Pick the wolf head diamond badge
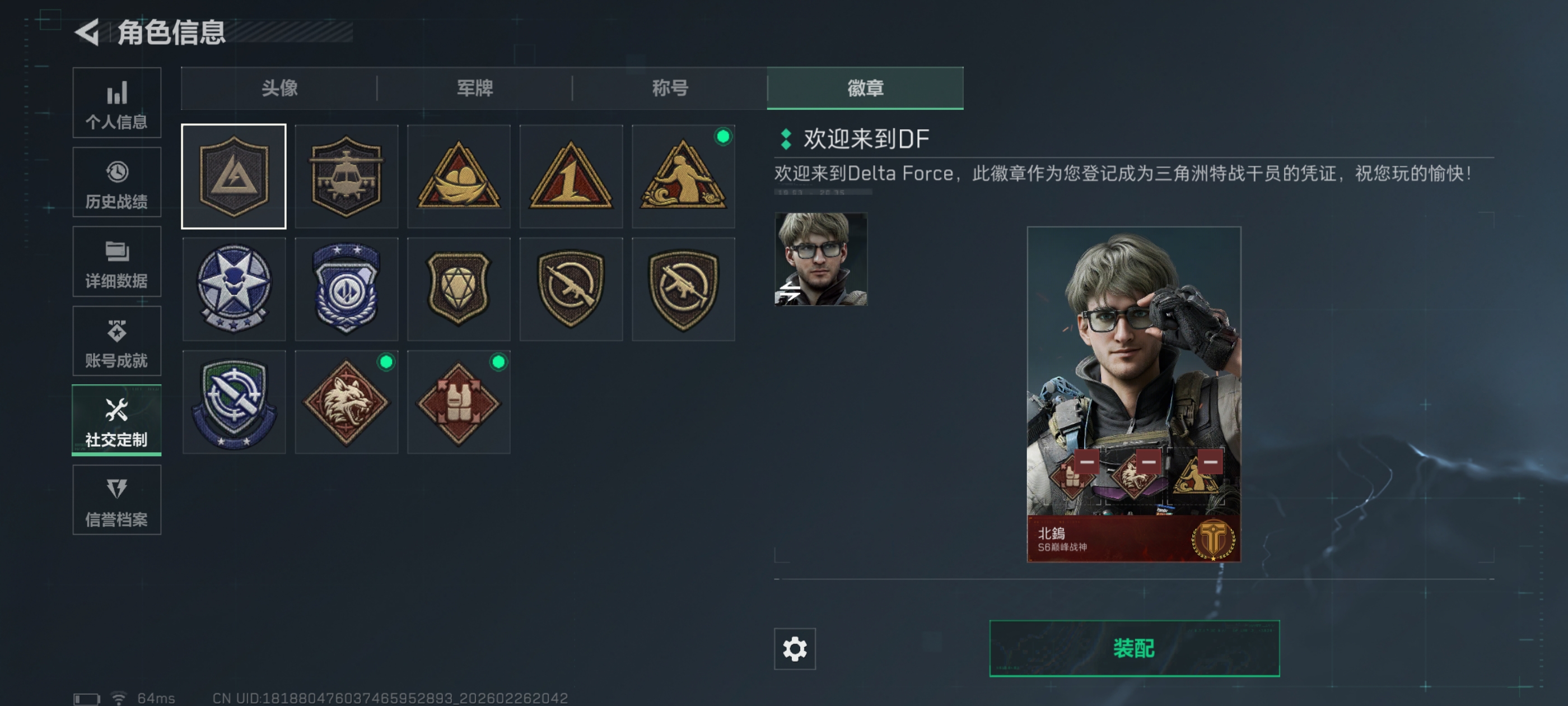Viewport: 1568px width, 706px height. pos(346,402)
